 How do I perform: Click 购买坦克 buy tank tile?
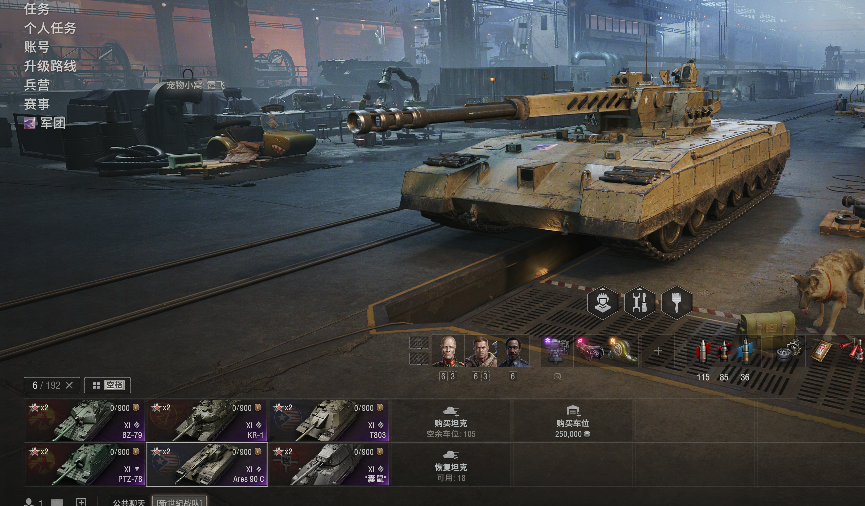451,421
